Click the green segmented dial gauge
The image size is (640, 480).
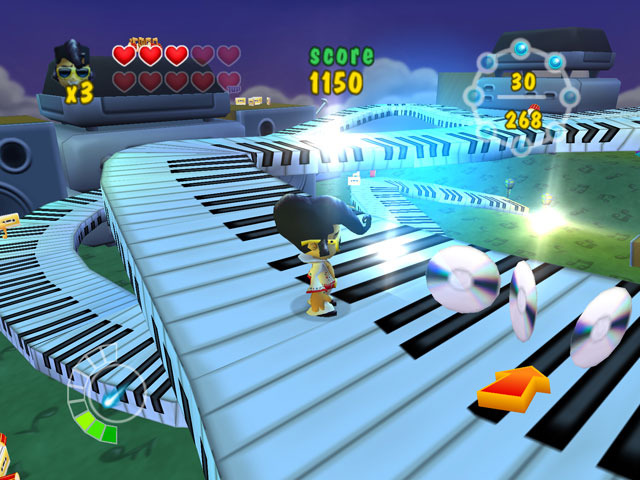98,400
